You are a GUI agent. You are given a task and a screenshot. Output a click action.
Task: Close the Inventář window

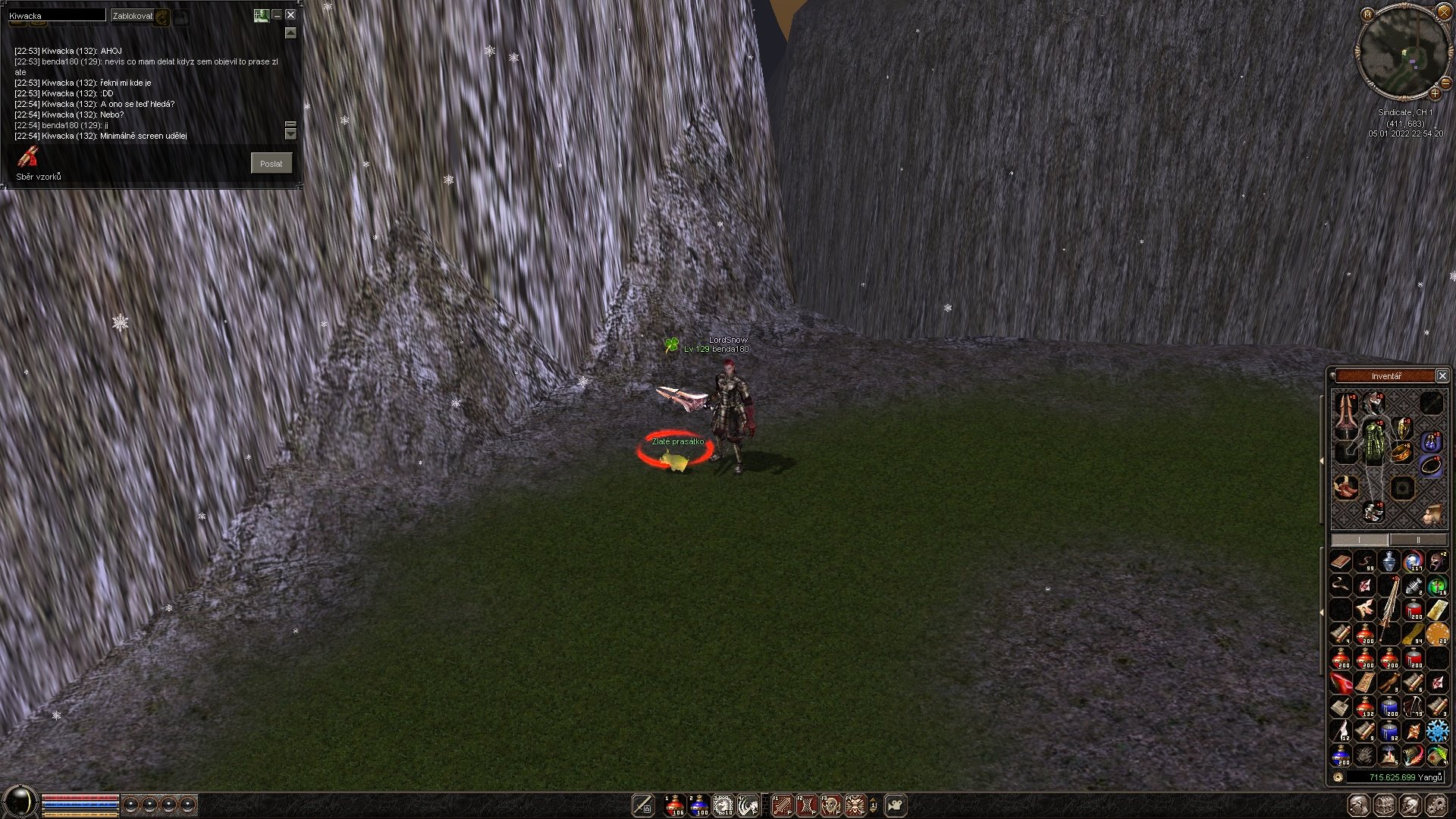pos(1442,376)
